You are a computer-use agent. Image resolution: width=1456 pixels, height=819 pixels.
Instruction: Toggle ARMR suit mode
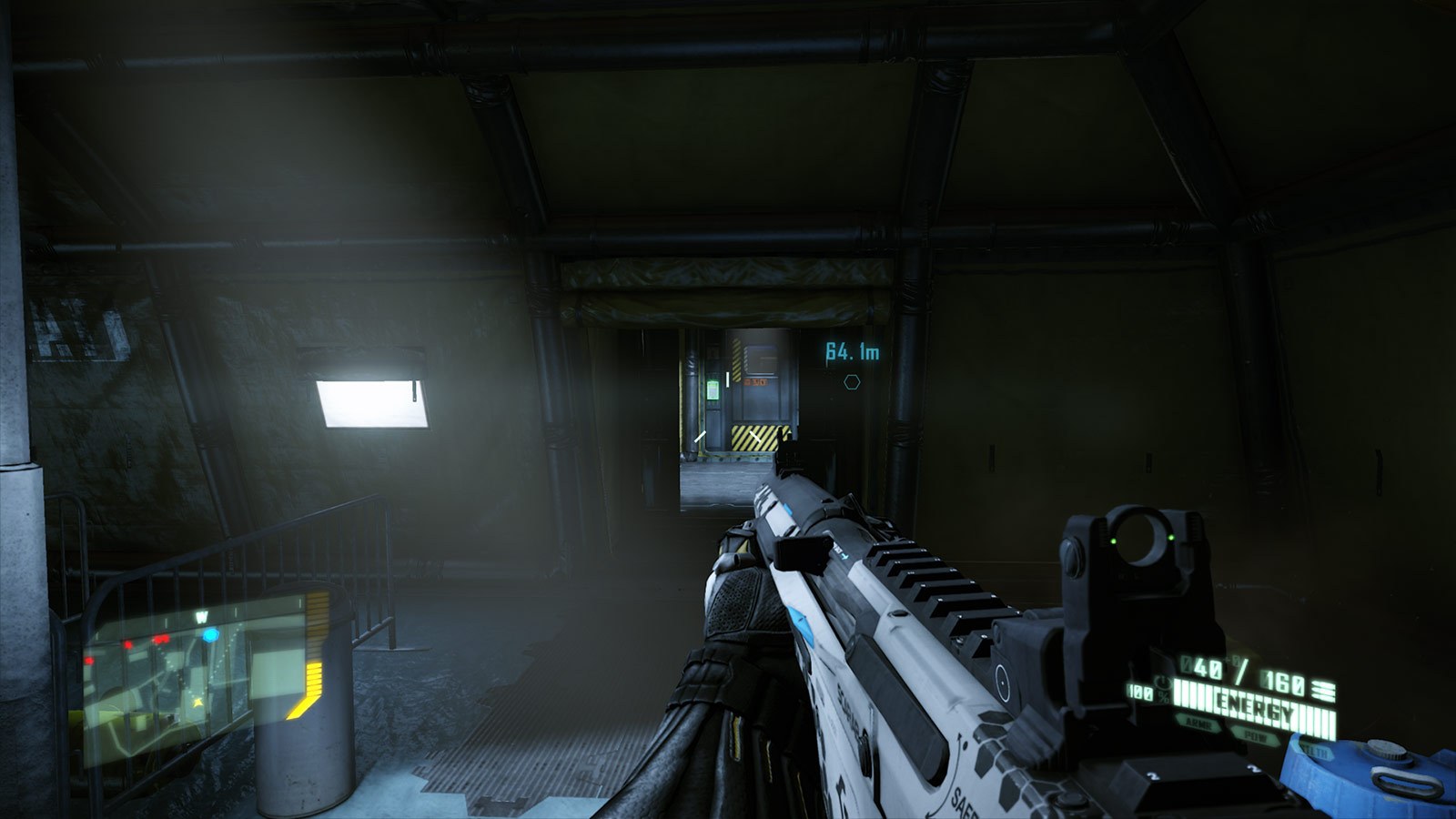click(x=1199, y=723)
